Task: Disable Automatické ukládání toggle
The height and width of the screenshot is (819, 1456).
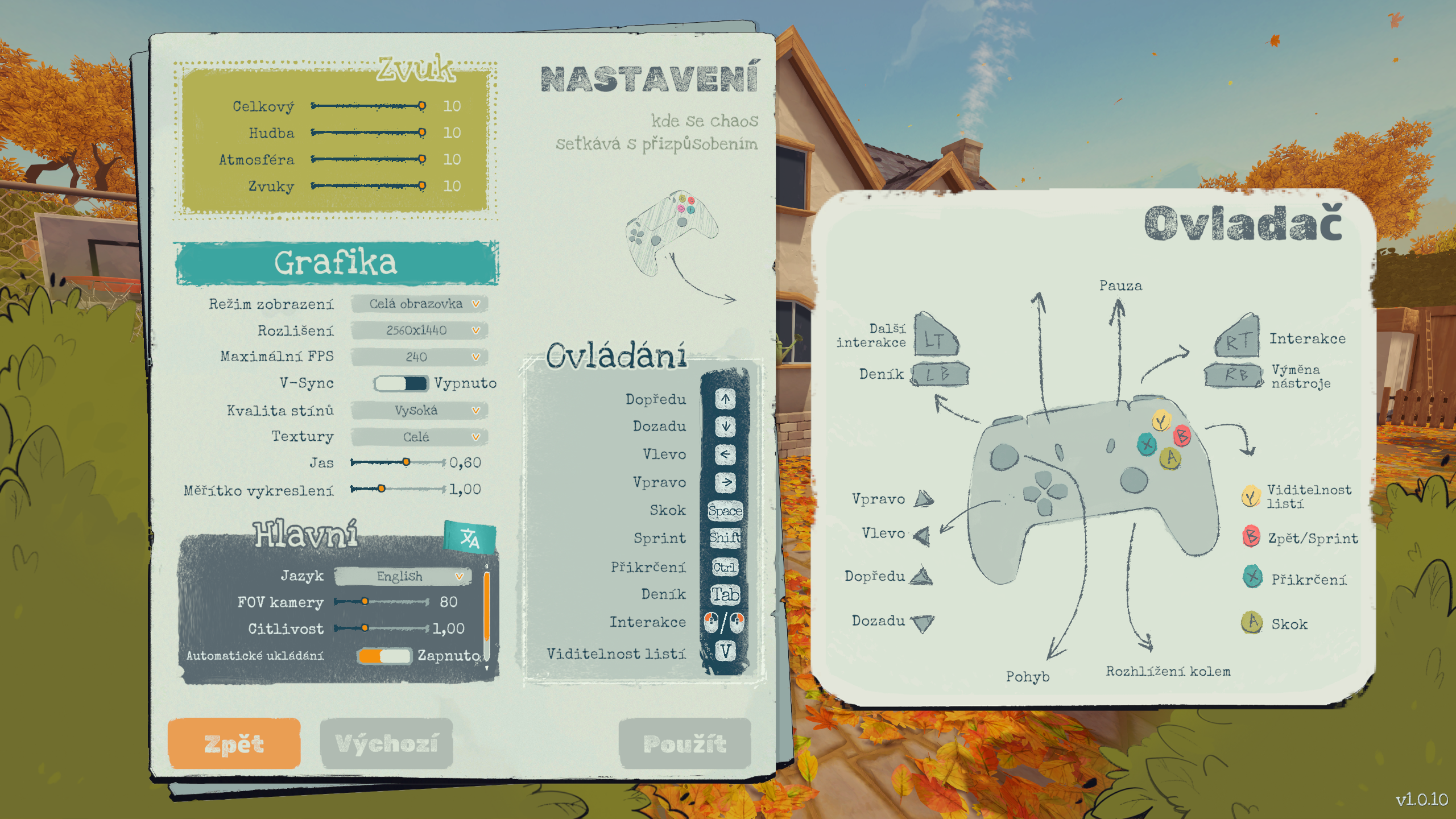Action: pos(385,655)
